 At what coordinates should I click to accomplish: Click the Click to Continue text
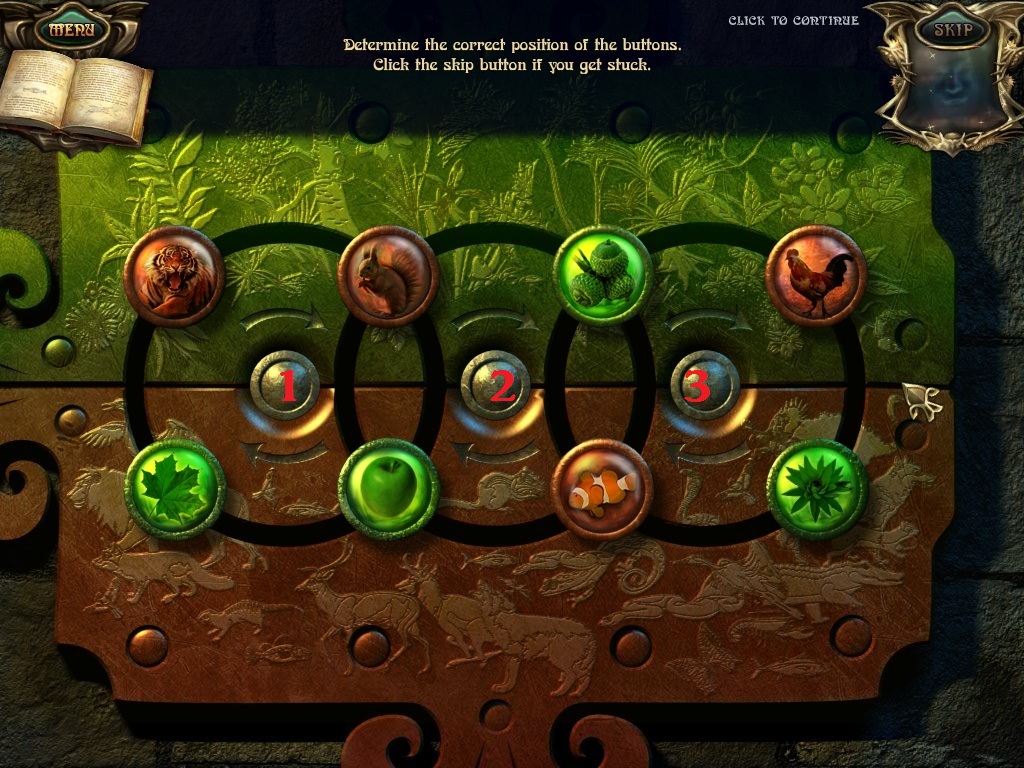(x=793, y=21)
